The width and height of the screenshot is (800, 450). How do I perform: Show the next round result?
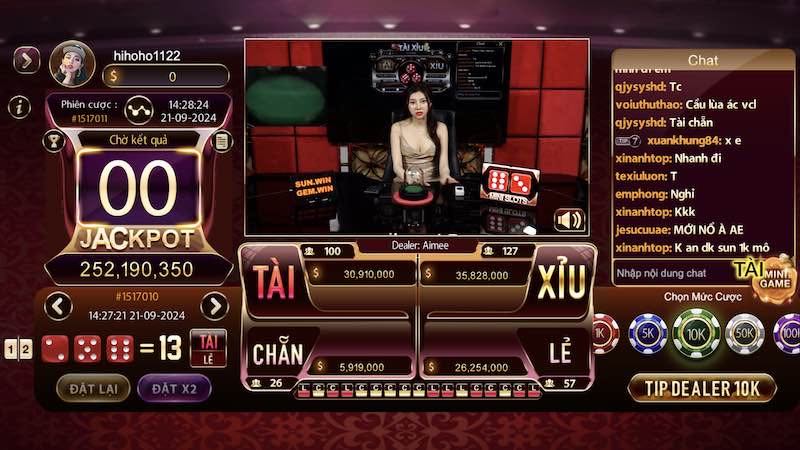click(214, 306)
